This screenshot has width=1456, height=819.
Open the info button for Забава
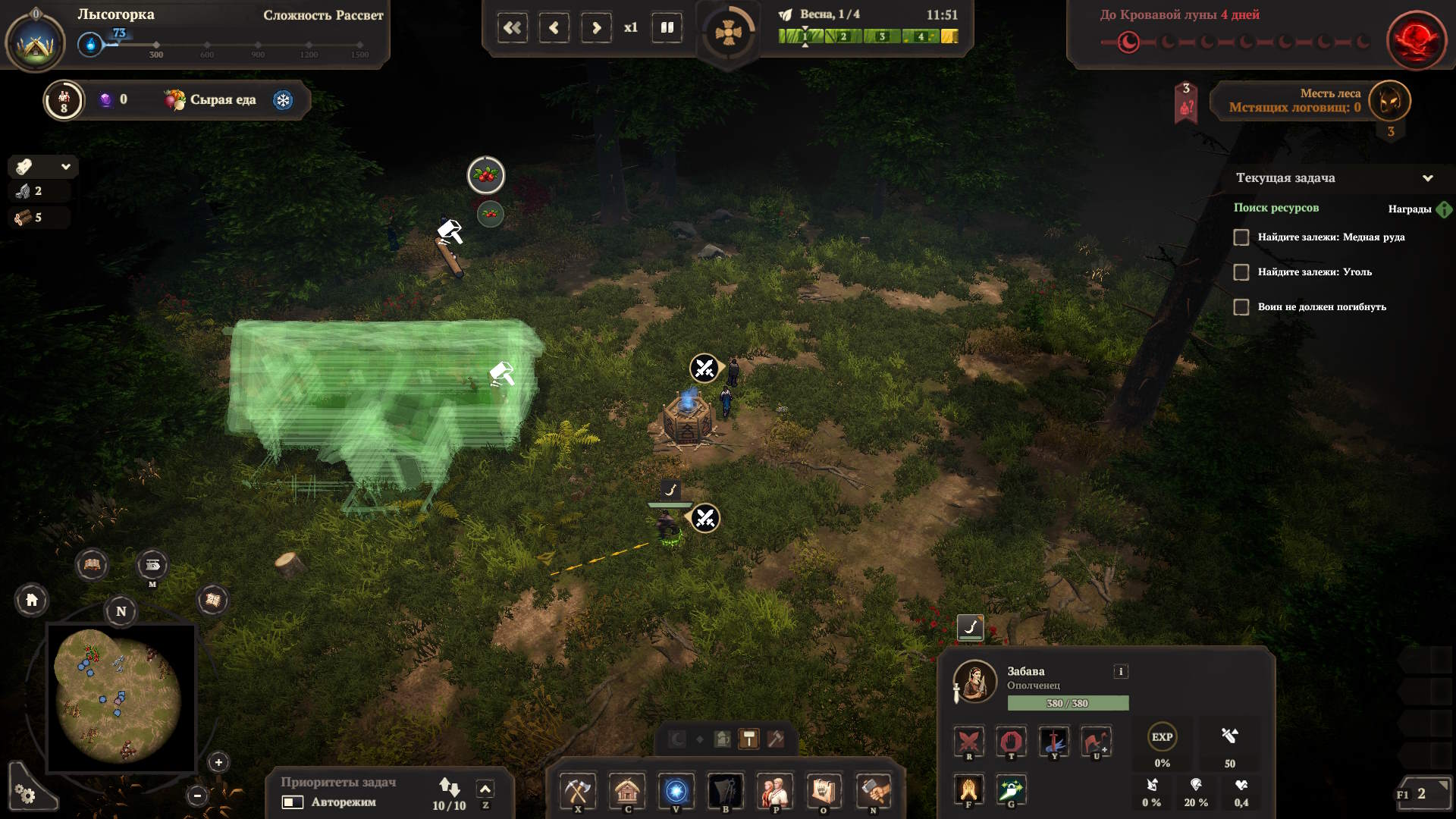pos(1120,671)
